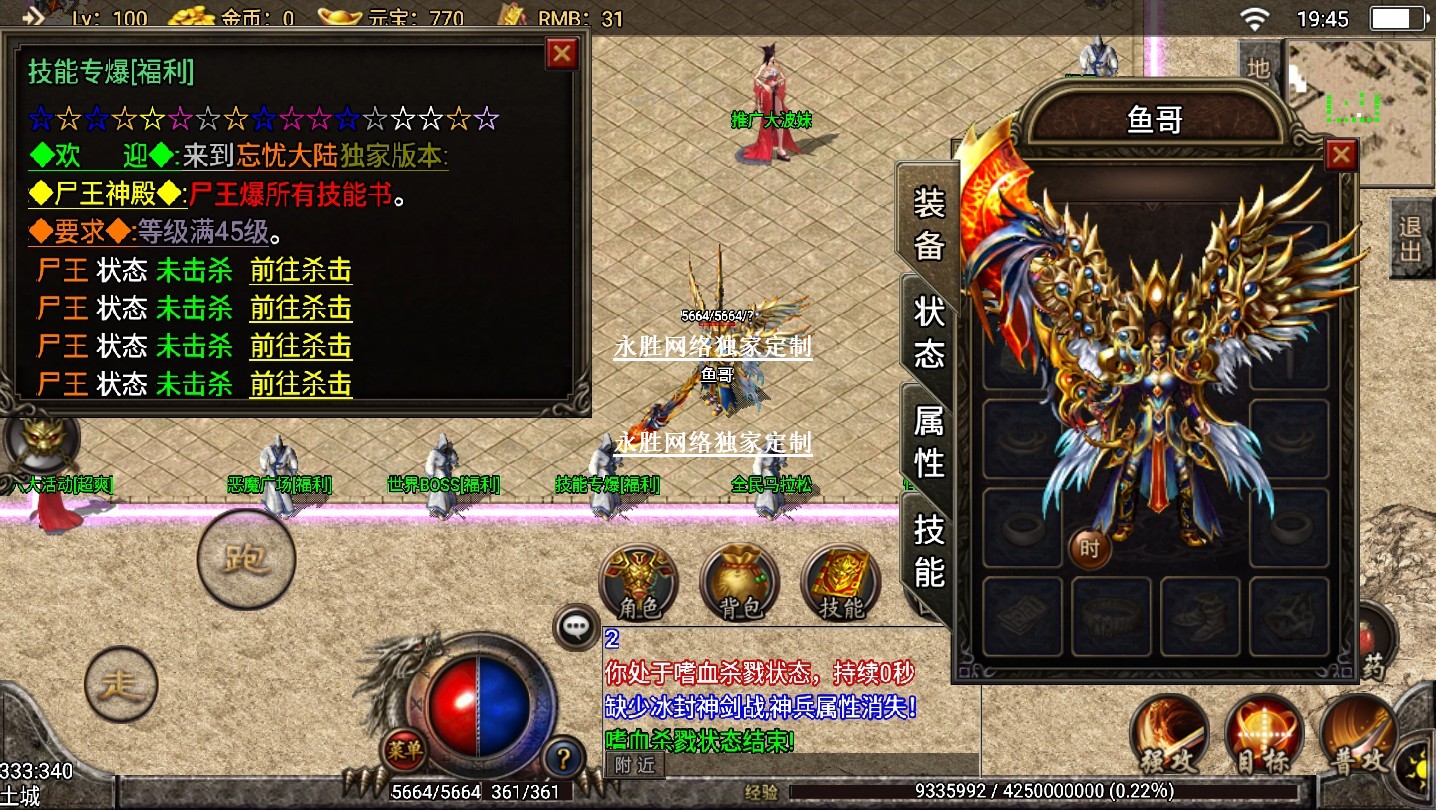This screenshot has height=810, width=1436.
Task: Click the 退出 exit button
Action: [x=1411, y=238]
